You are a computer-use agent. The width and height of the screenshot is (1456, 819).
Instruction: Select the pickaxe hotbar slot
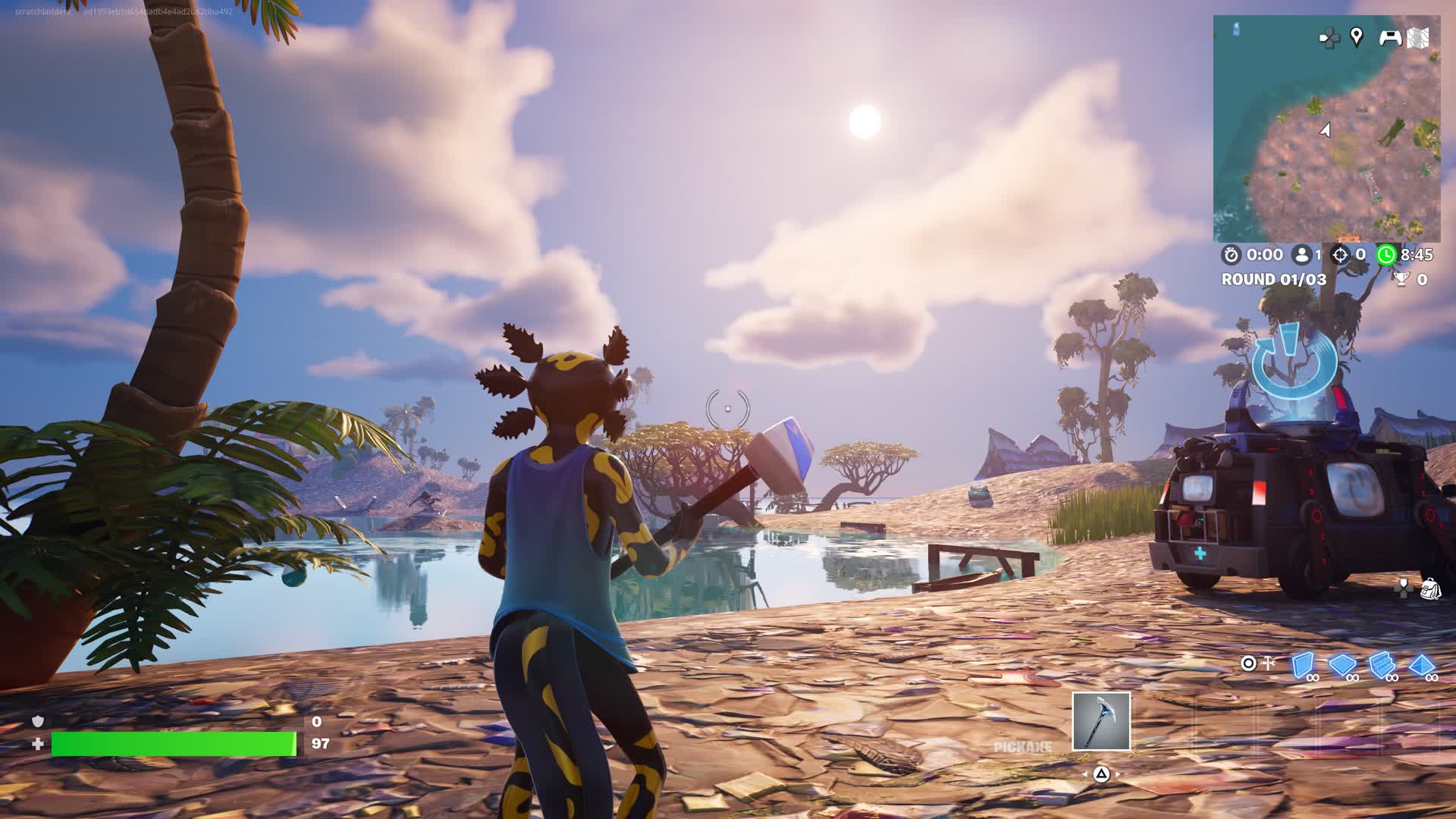pyautogui.click(x=1101, y=721)
